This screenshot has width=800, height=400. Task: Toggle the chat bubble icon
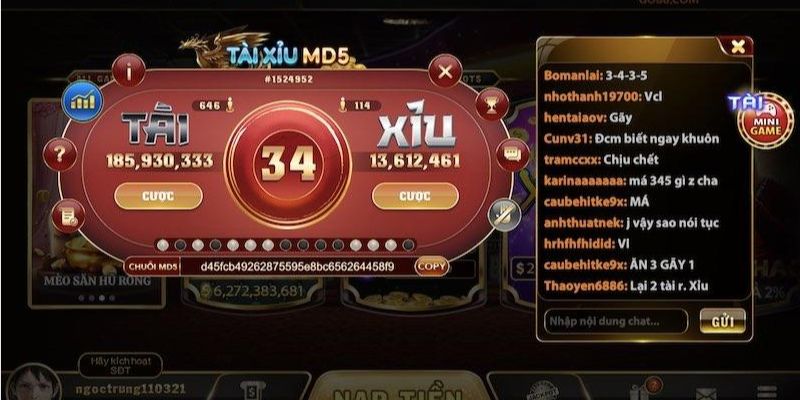pos(512,155)
